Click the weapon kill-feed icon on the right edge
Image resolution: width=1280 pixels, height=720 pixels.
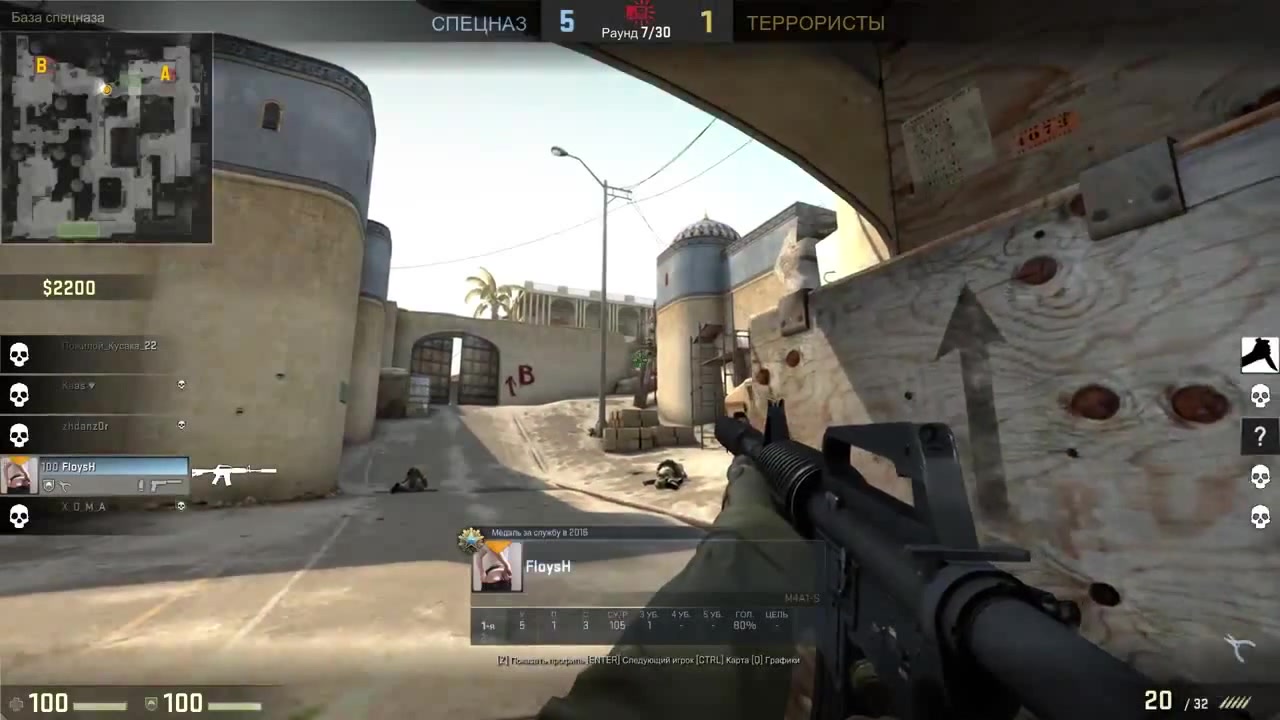tap(1258, 355)
